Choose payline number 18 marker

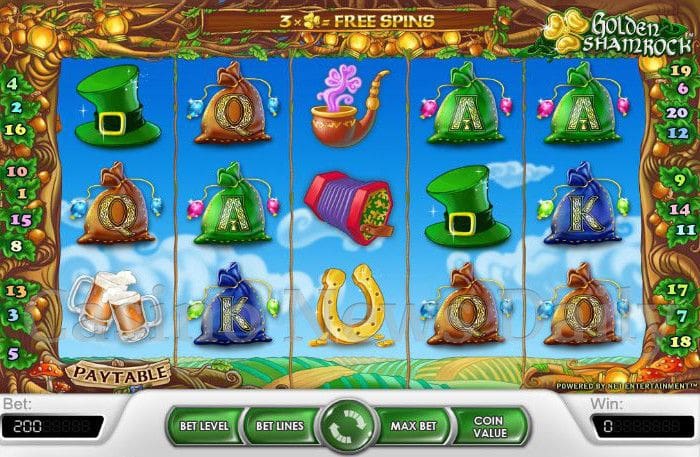(678, 342)
